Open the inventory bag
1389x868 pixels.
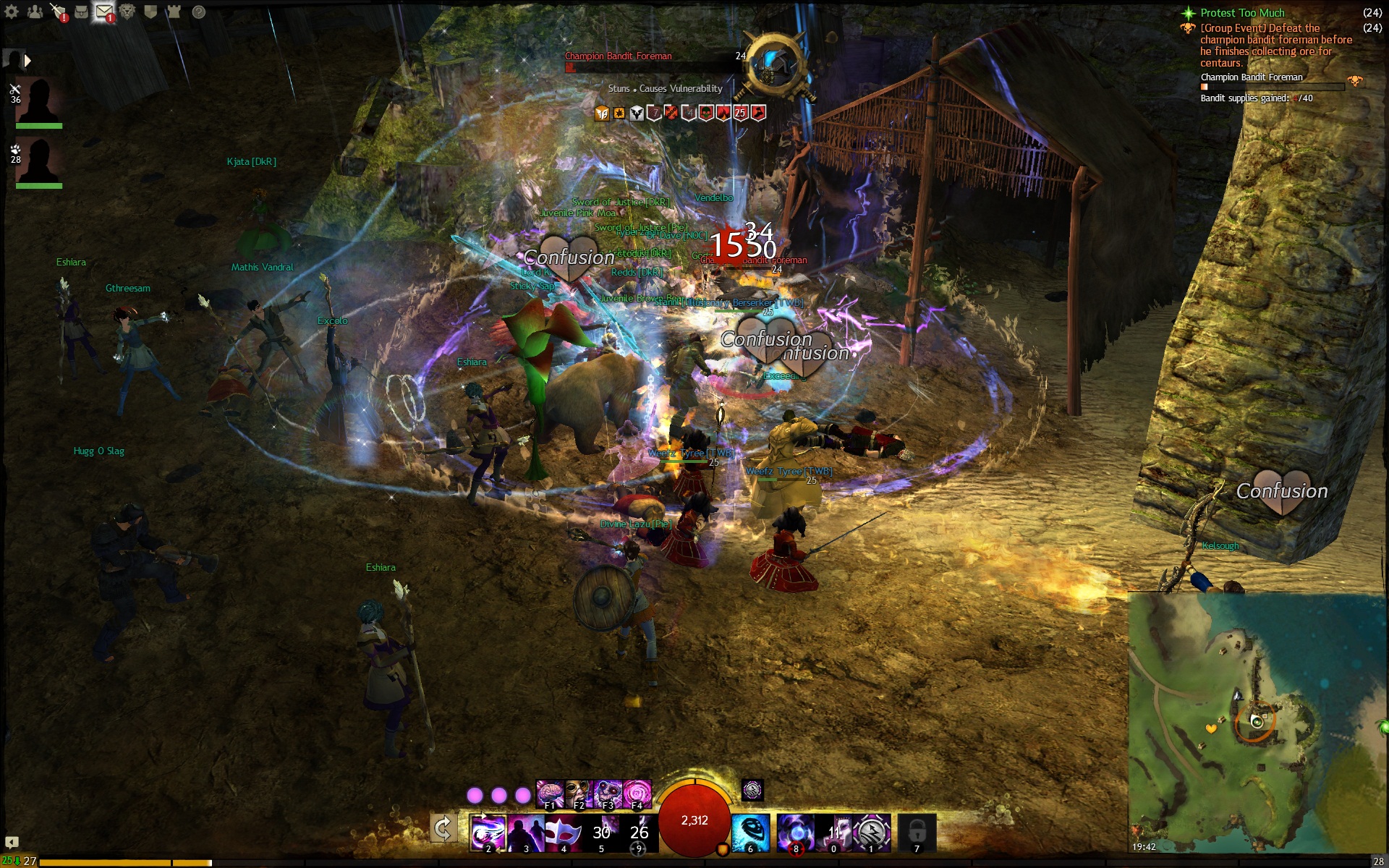point(81,12)
